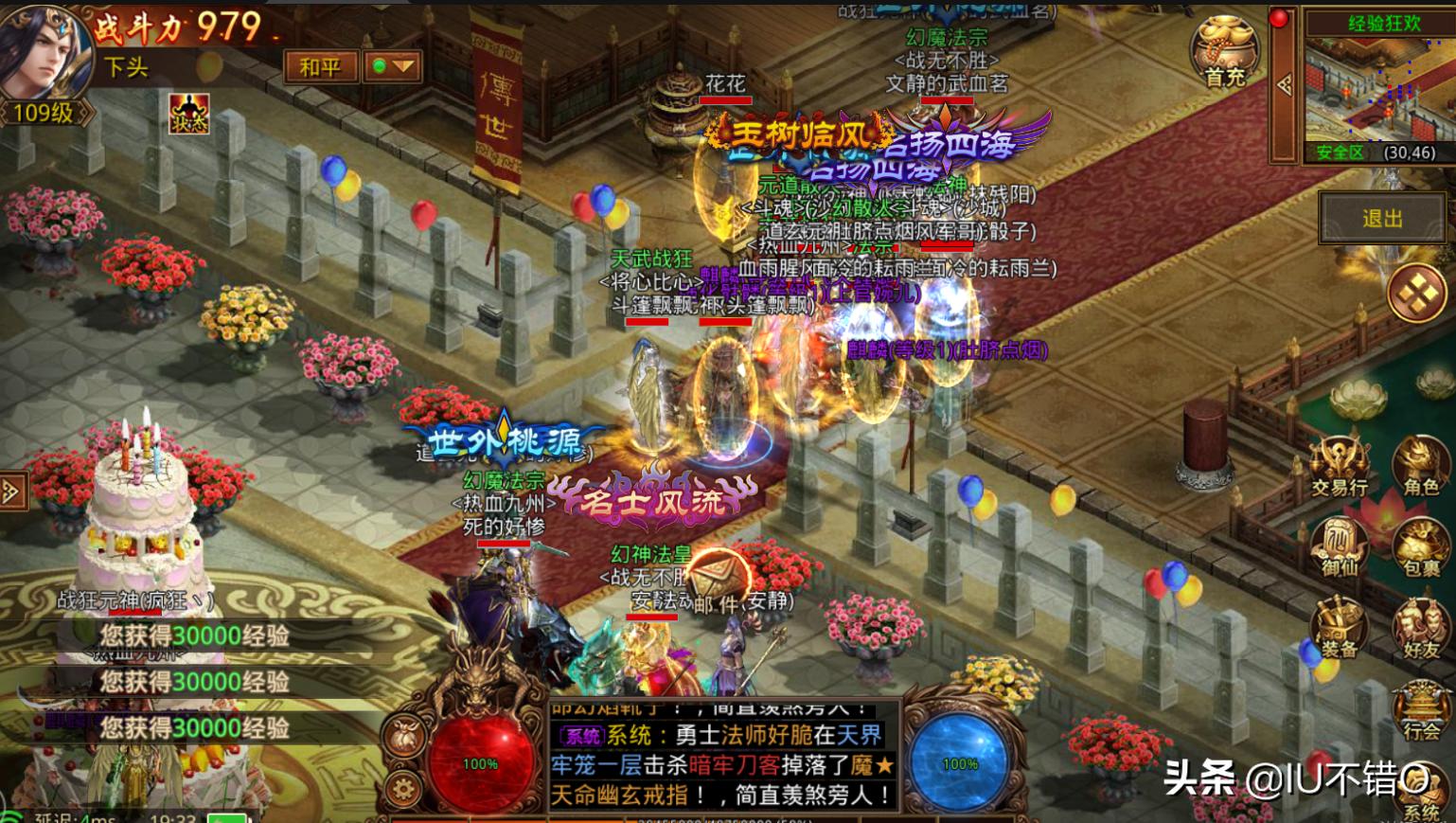
Task: Click the 和平 peace mode button
Action: 319,66
